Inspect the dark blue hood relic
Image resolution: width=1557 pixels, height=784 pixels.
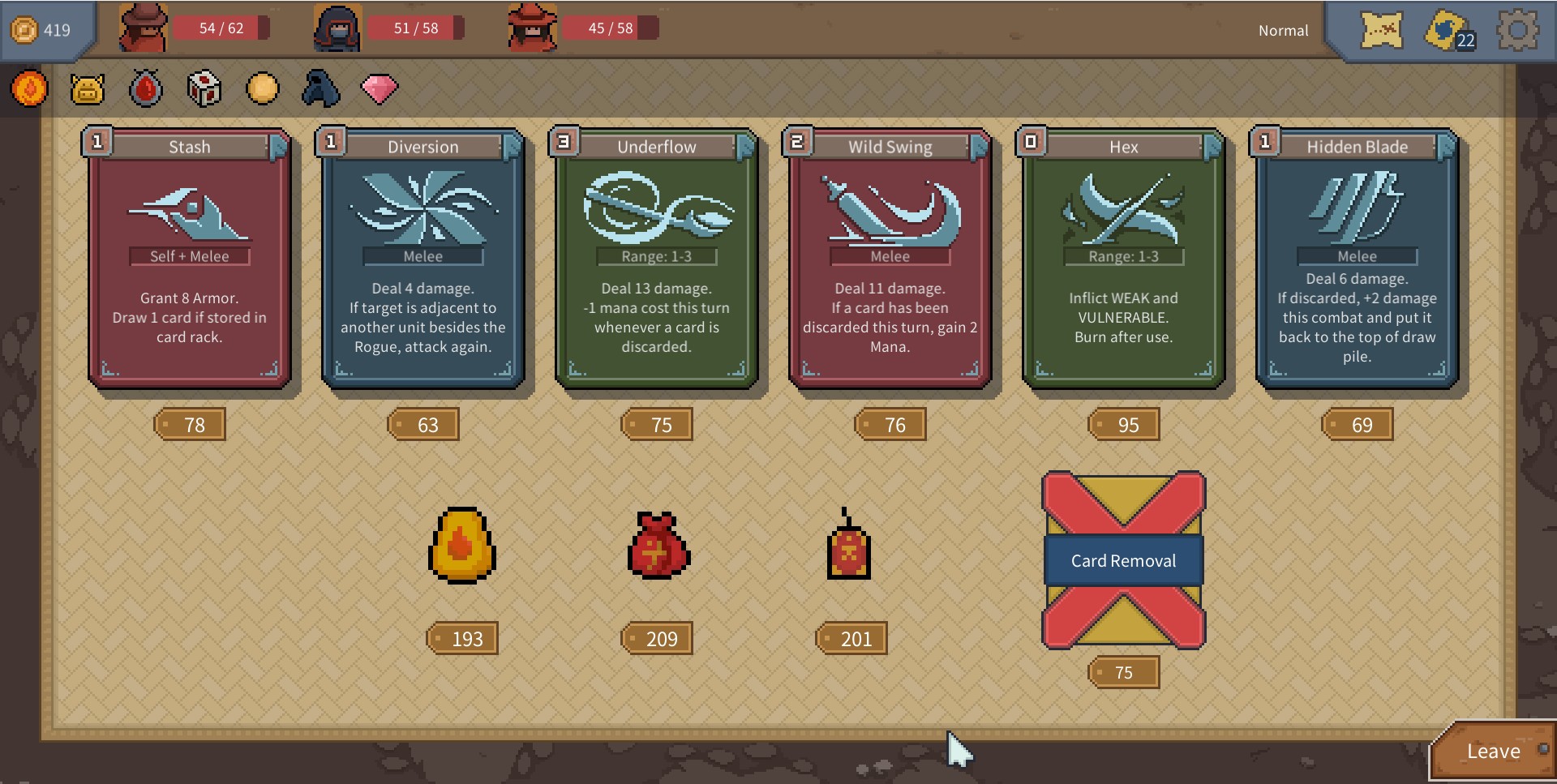[x=320, y=88]
